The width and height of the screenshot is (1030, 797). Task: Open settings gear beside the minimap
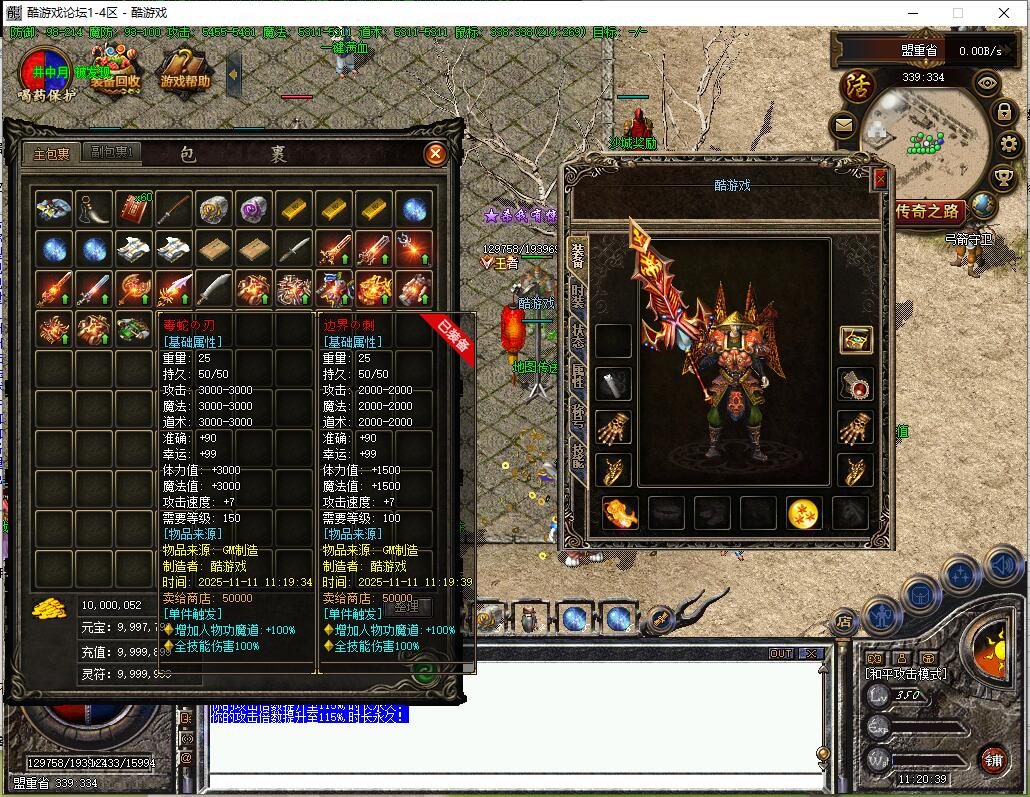(x=1008, y=145)
